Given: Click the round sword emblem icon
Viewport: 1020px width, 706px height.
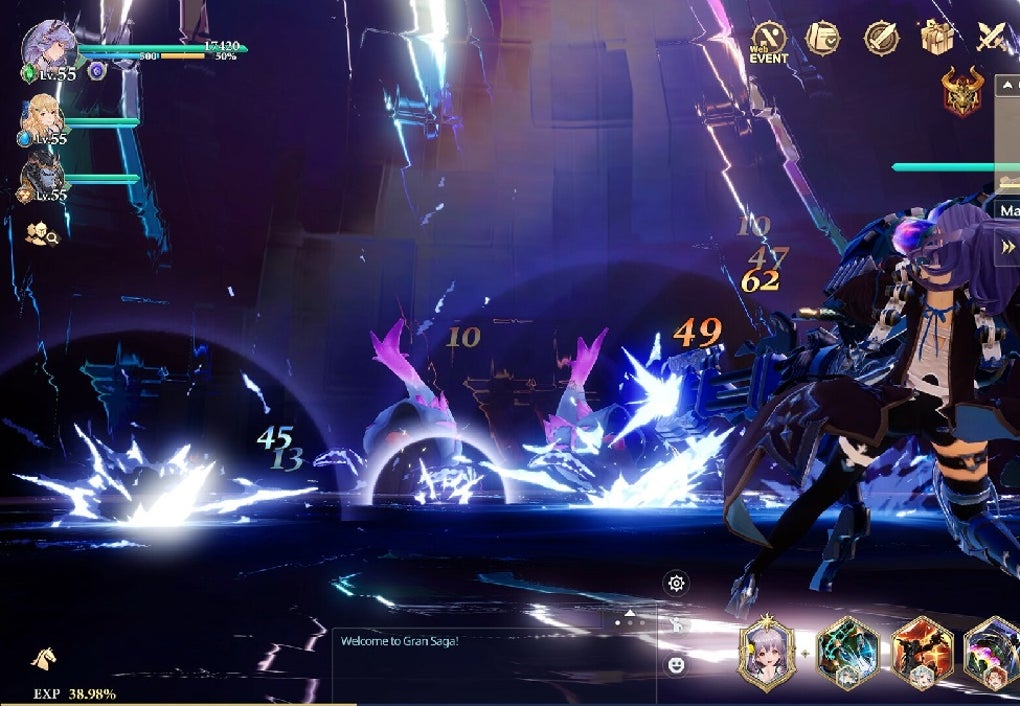Looking at the screenshot, I should point(880,39).
